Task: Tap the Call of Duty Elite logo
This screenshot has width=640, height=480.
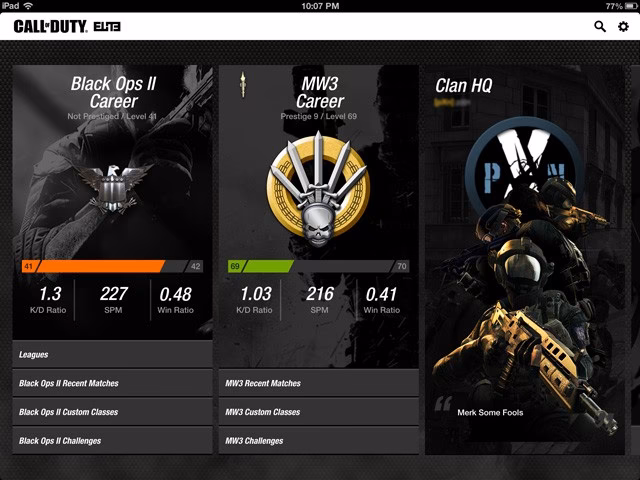Action: [69, 27]
